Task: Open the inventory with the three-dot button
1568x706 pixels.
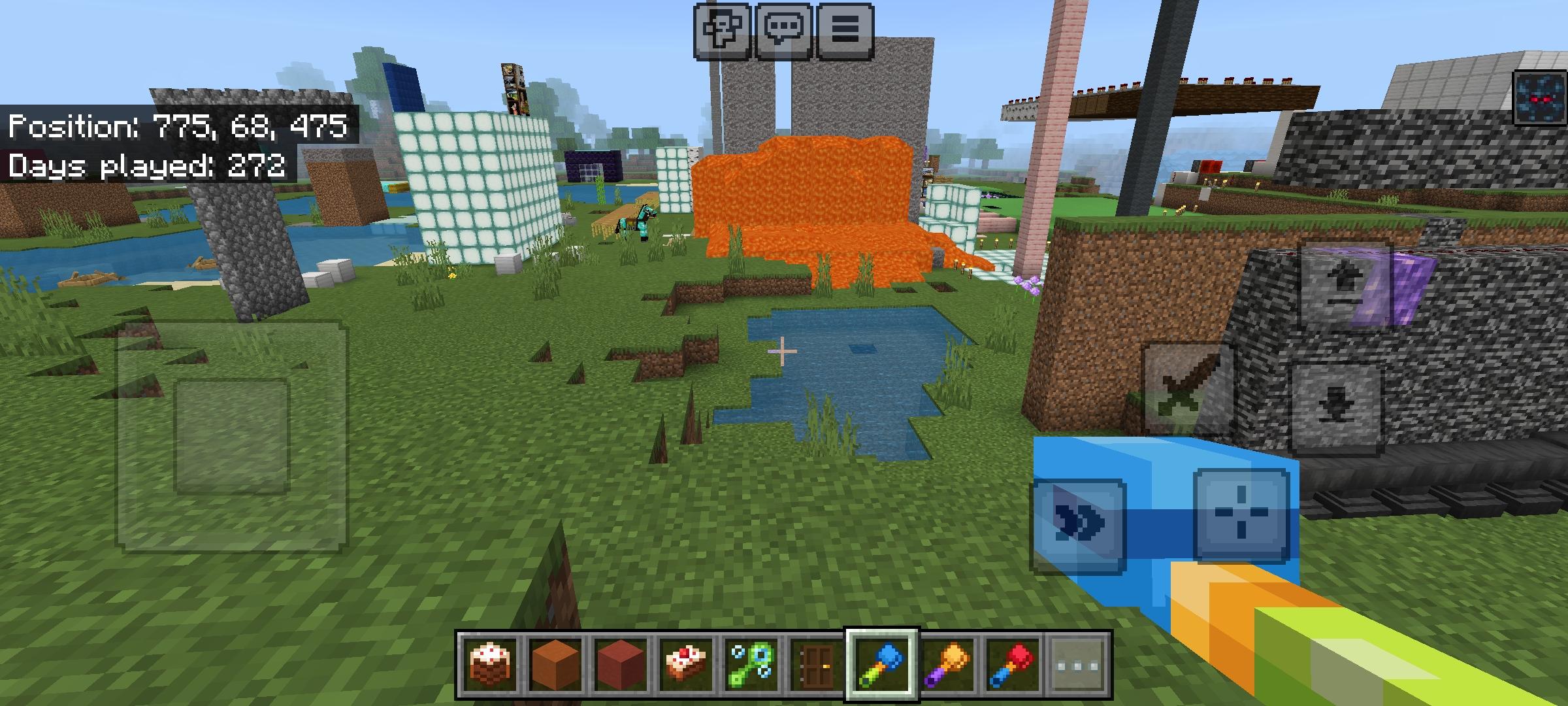Action: 1078,665
